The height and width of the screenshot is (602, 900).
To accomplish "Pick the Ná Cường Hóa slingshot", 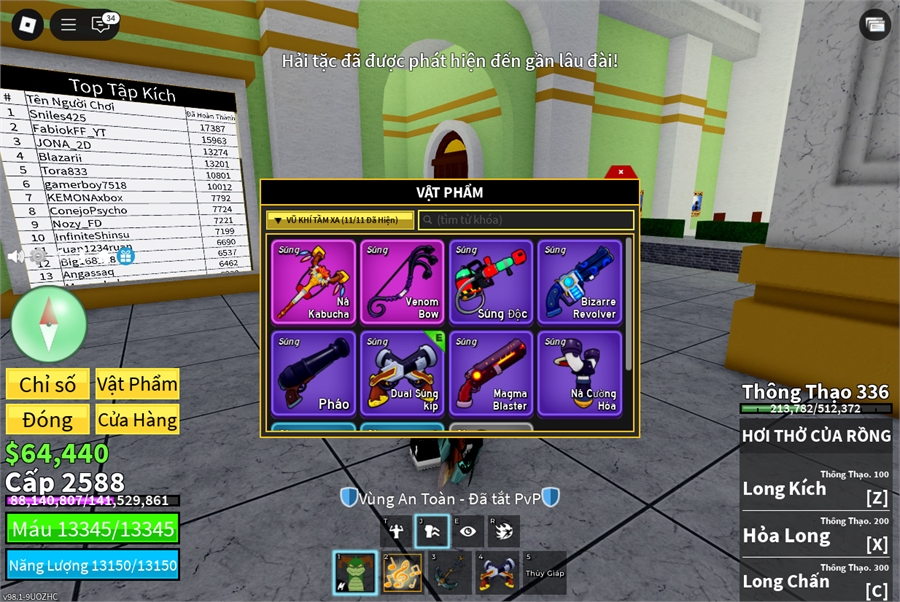I will (x=580, y=373).
